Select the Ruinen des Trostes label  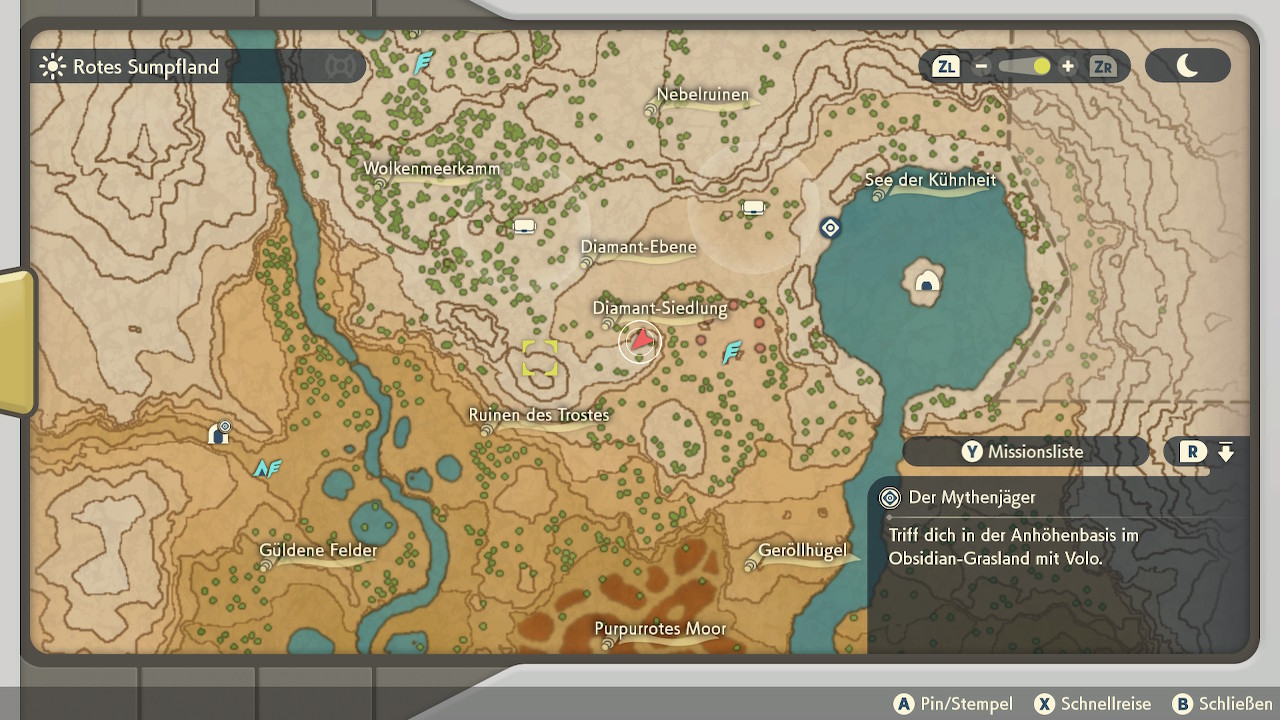(538, 415)
